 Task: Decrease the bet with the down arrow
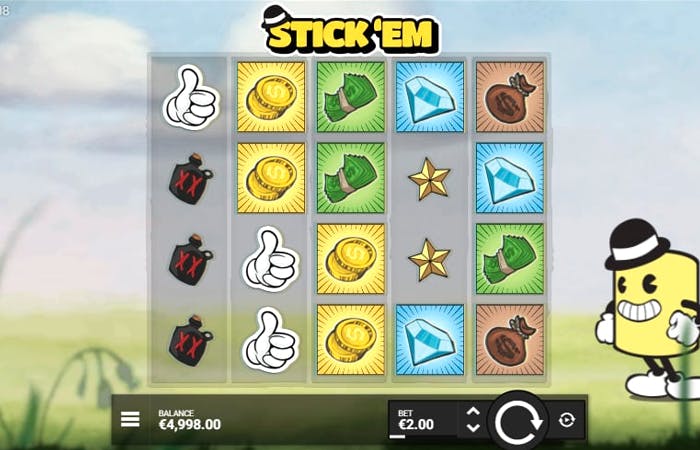(x=474, y=428)
